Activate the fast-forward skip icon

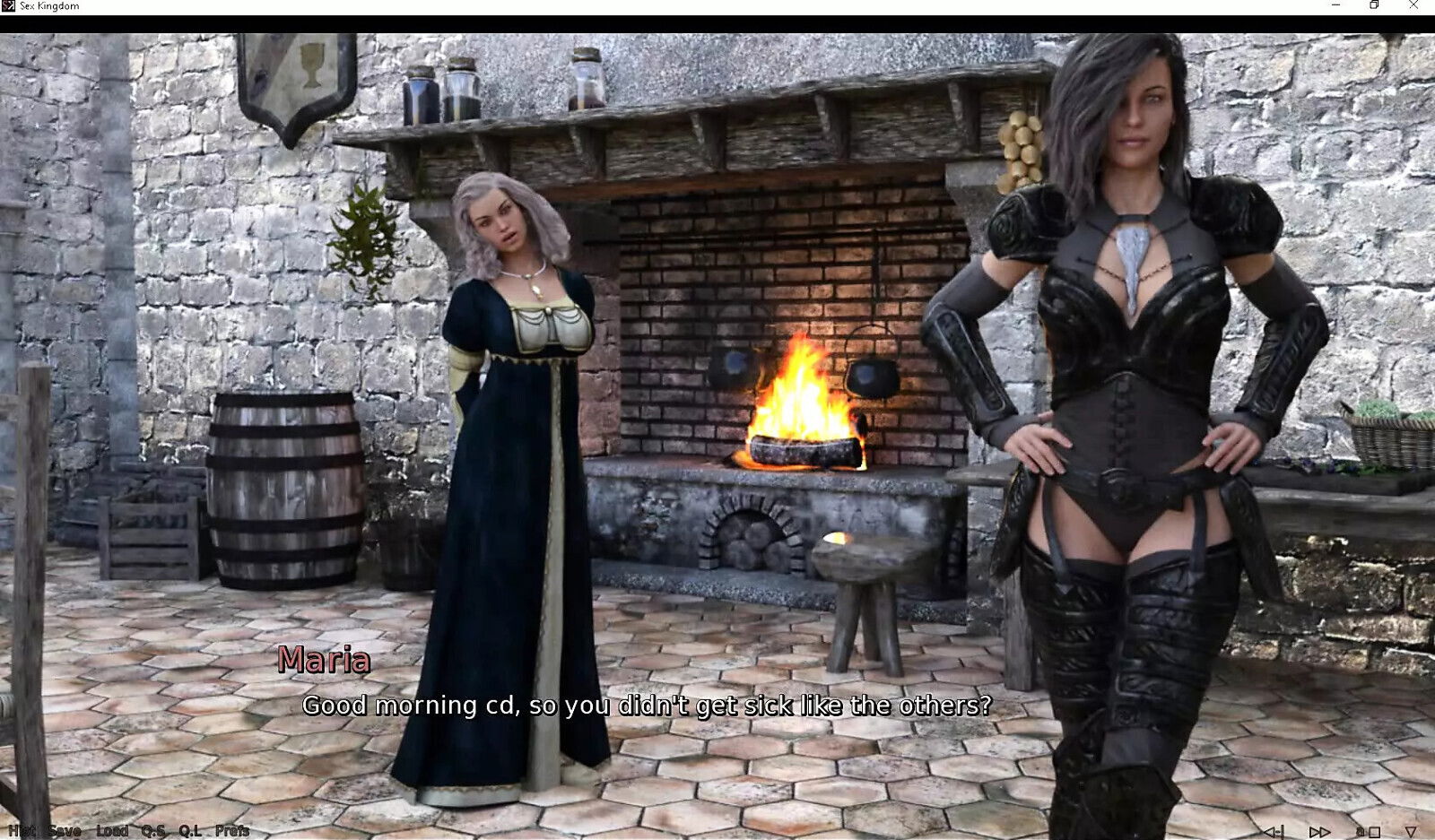1319,830
